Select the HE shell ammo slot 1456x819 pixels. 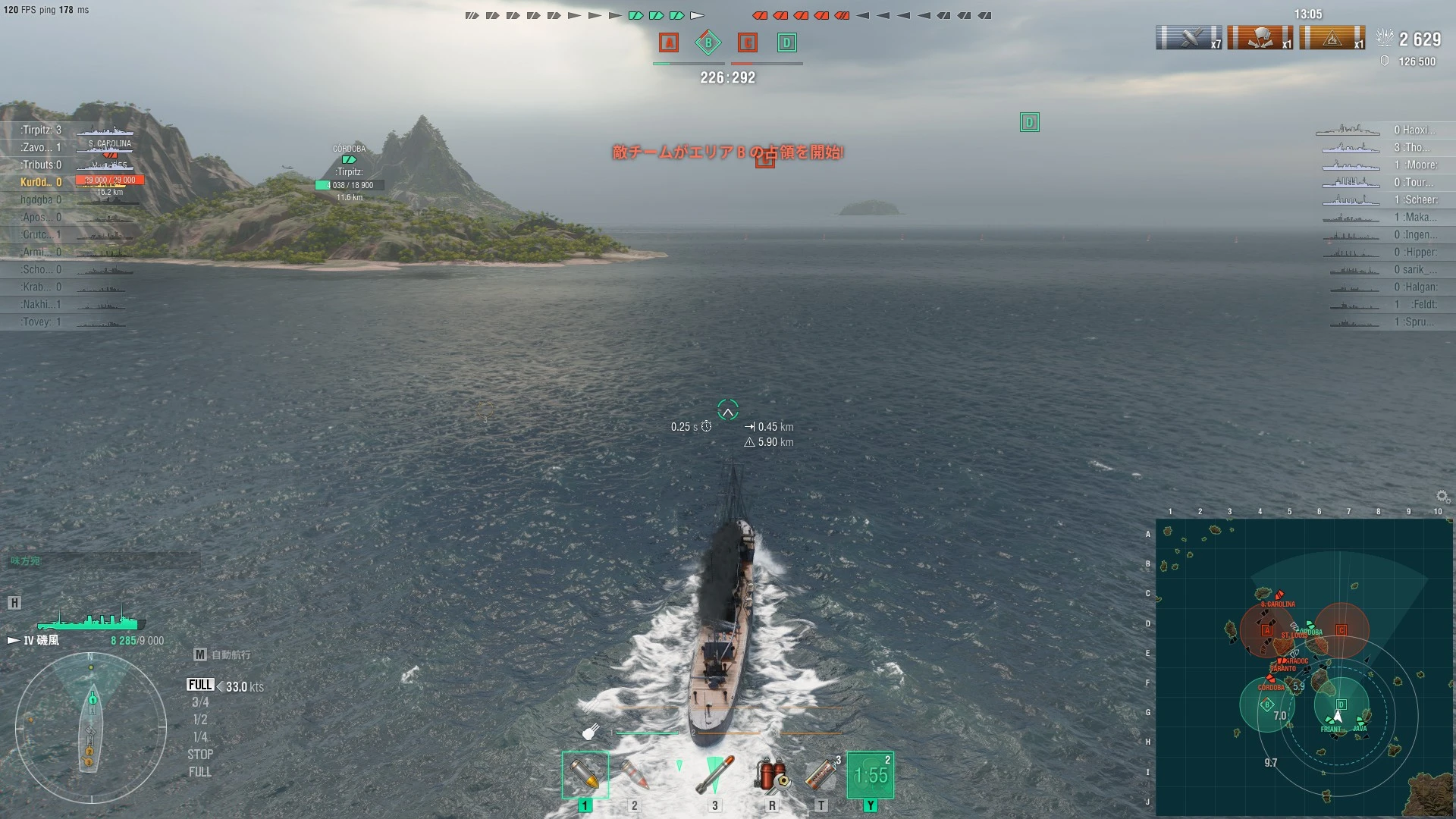(585, 775)
